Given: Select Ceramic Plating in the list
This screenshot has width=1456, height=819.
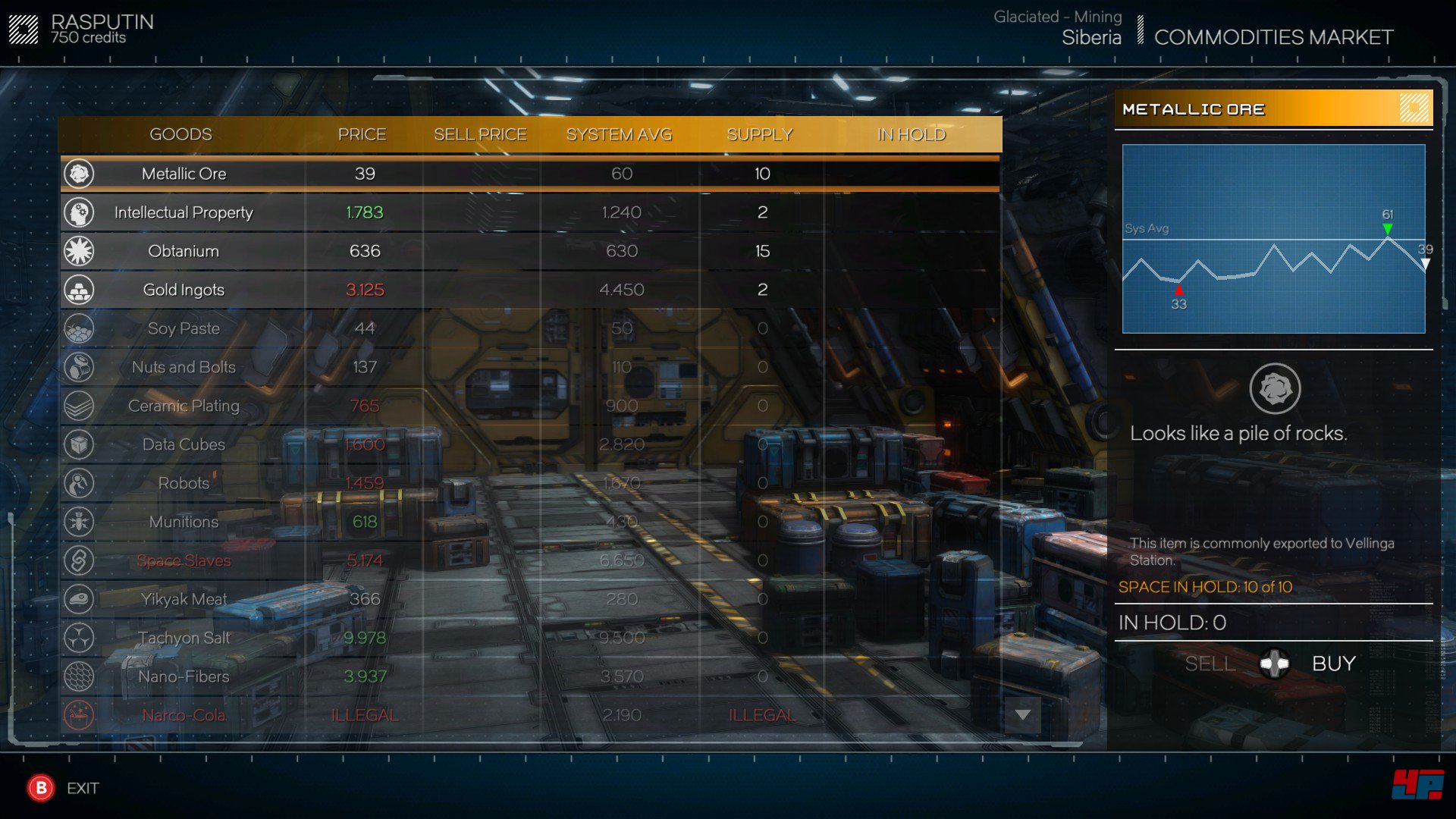Looking at the screenshot, I should click(x=184, y=406).
